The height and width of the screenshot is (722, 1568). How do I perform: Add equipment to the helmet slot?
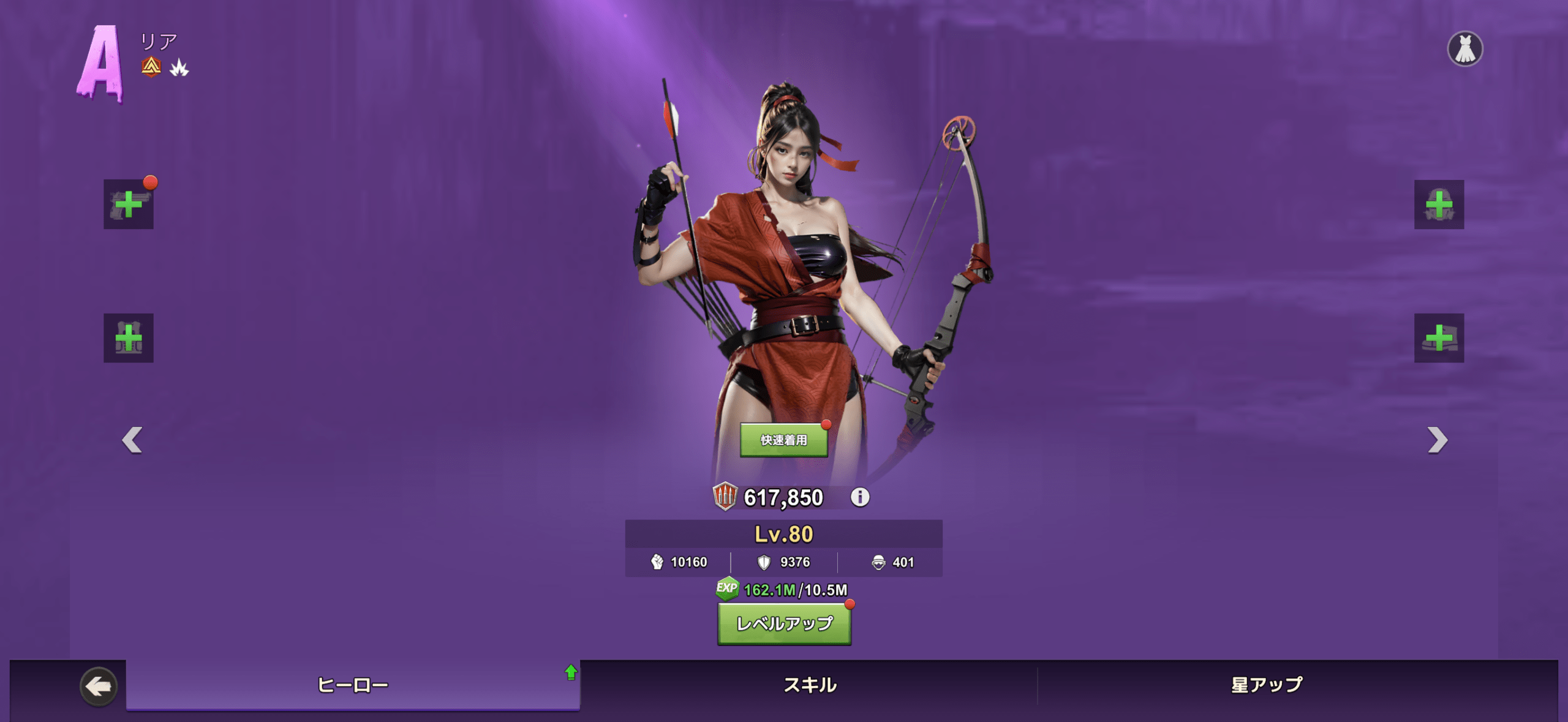click(x=1439, y=205)
